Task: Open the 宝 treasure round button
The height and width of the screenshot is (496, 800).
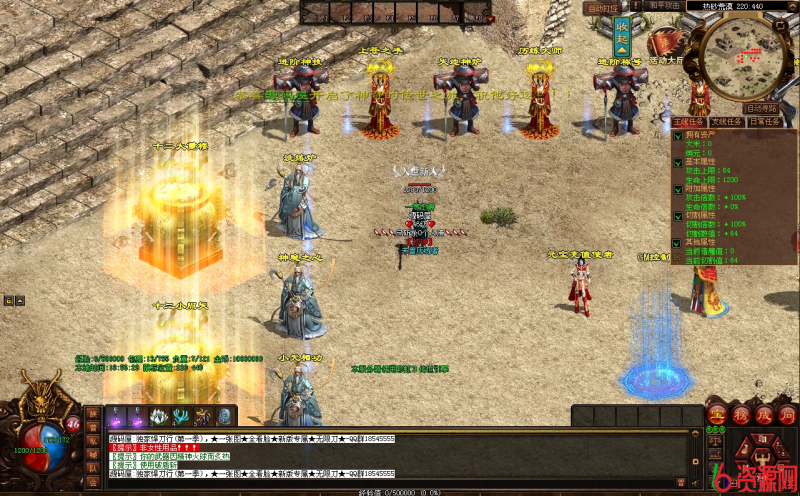Action: coord(716,415)
